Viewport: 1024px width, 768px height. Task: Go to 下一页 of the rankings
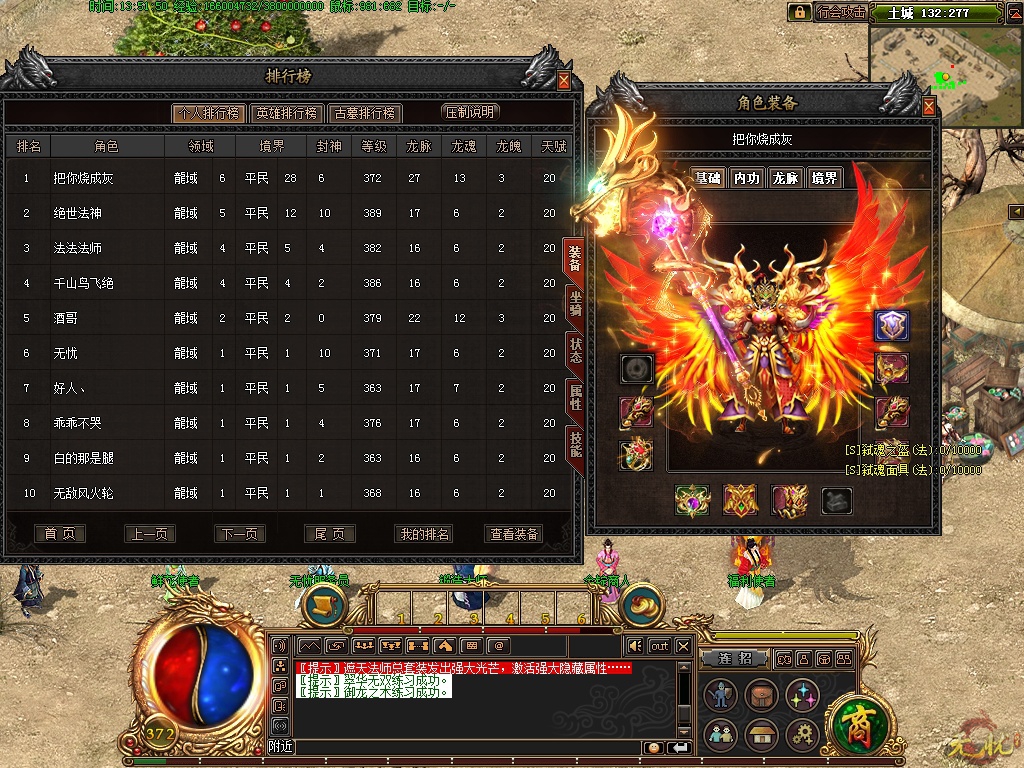(x=239, y=534)
